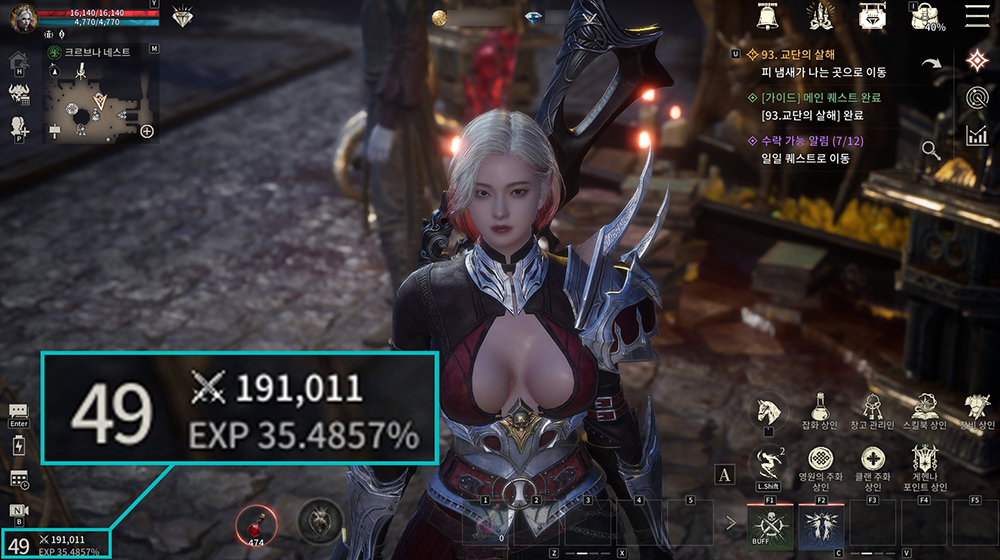Click the magnifying glass search icon

click(931, 150)
